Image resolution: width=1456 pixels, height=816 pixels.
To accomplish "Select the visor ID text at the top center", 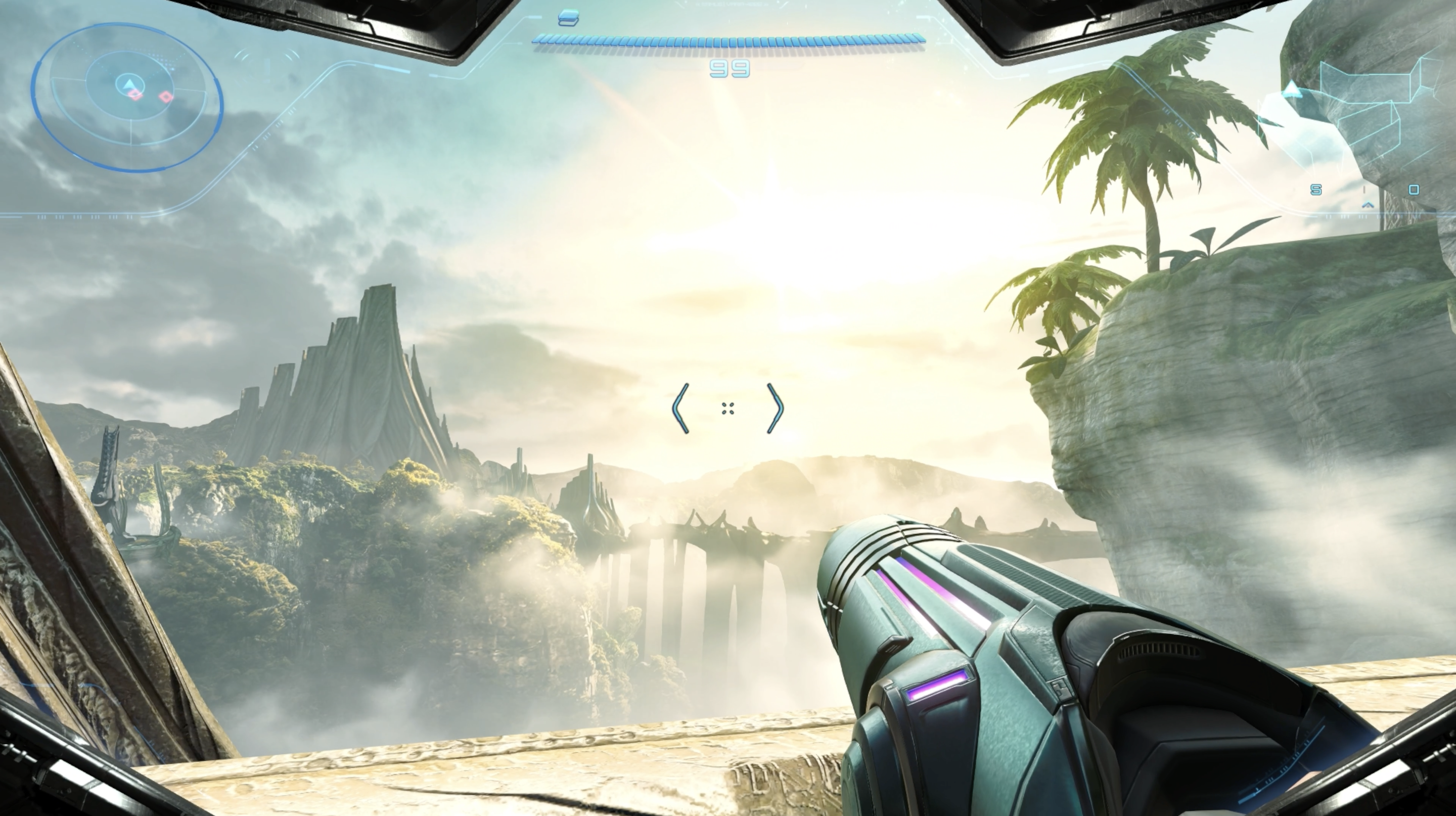I will tap(730, 5).
